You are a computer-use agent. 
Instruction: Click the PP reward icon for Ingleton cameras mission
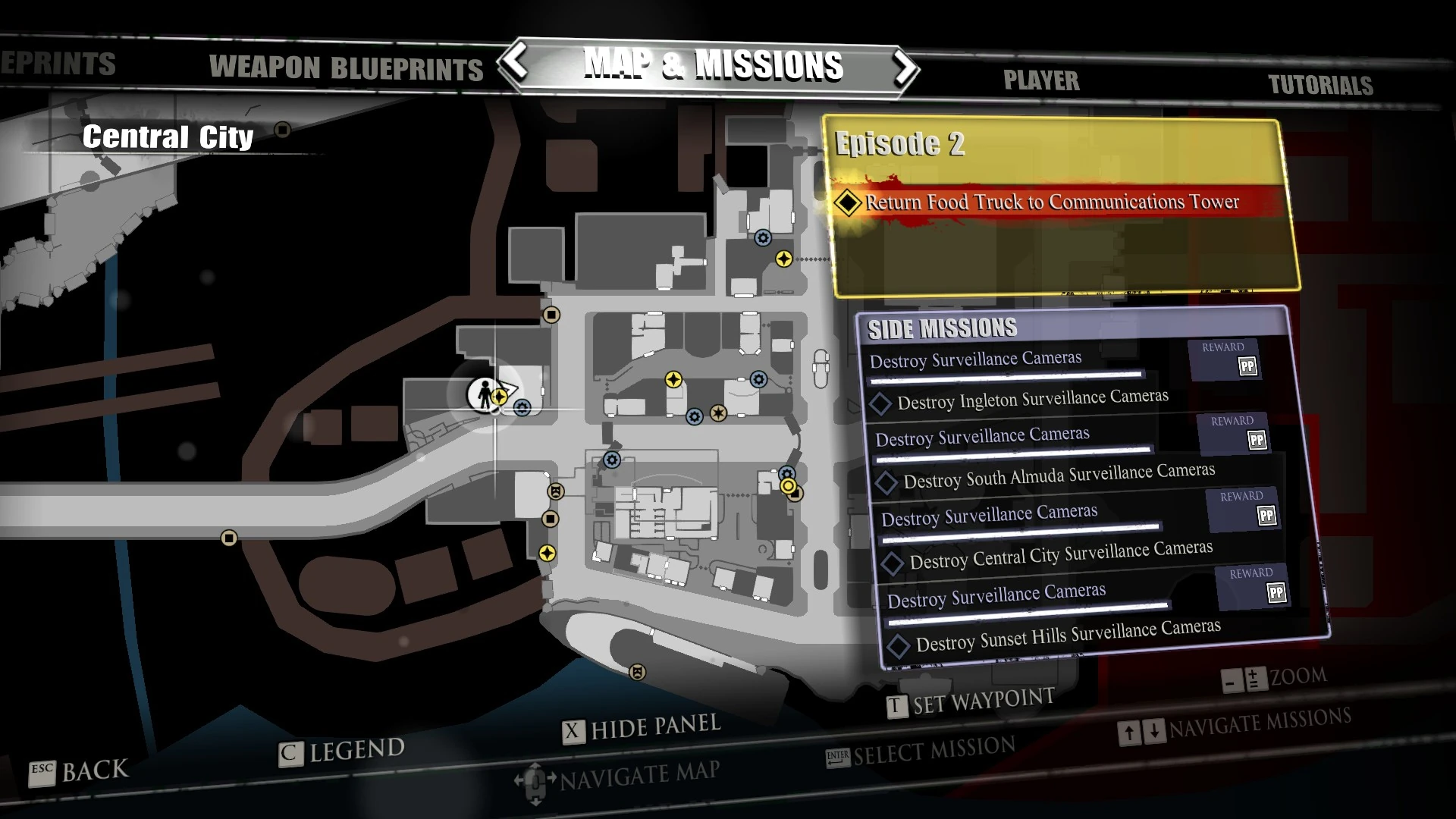(1247, 367)
